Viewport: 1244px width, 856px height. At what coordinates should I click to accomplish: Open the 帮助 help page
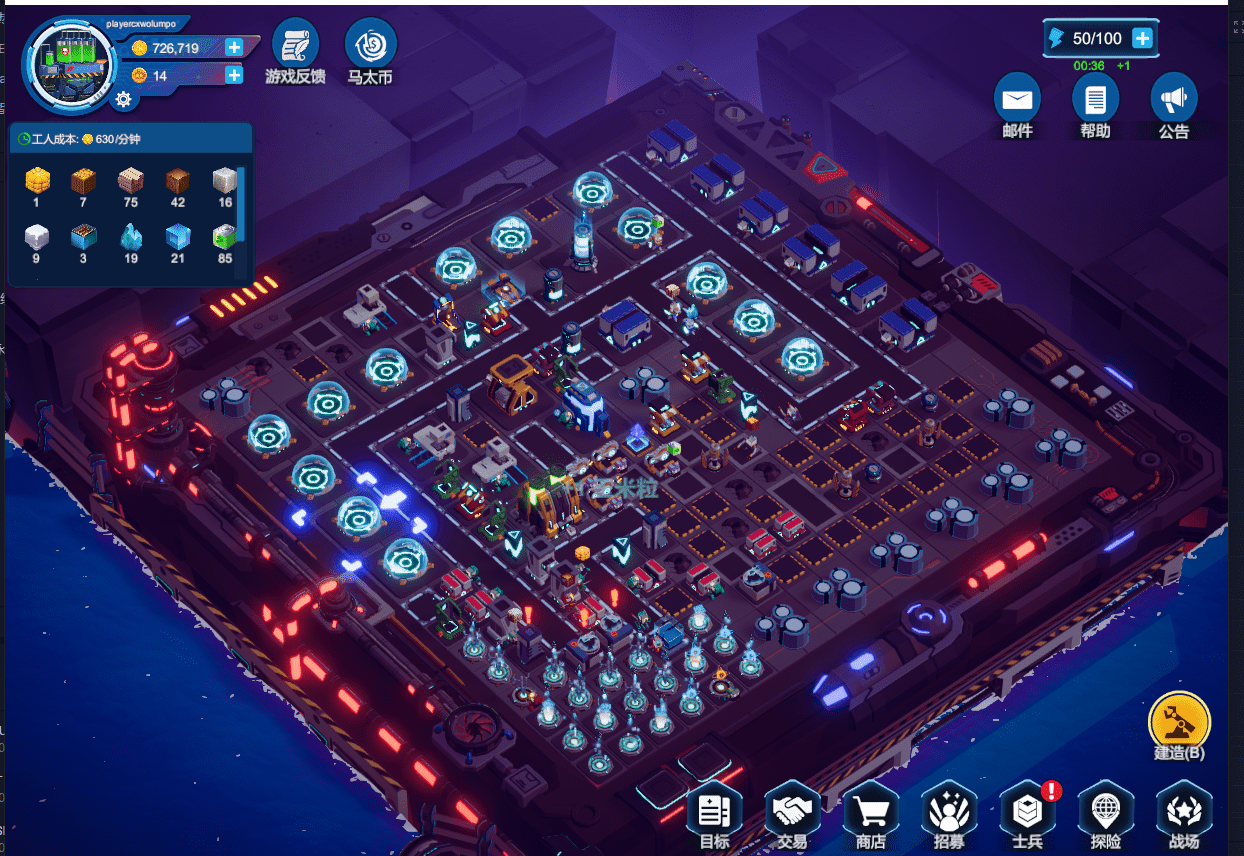pyautogui.click(x=1095, y=100)
